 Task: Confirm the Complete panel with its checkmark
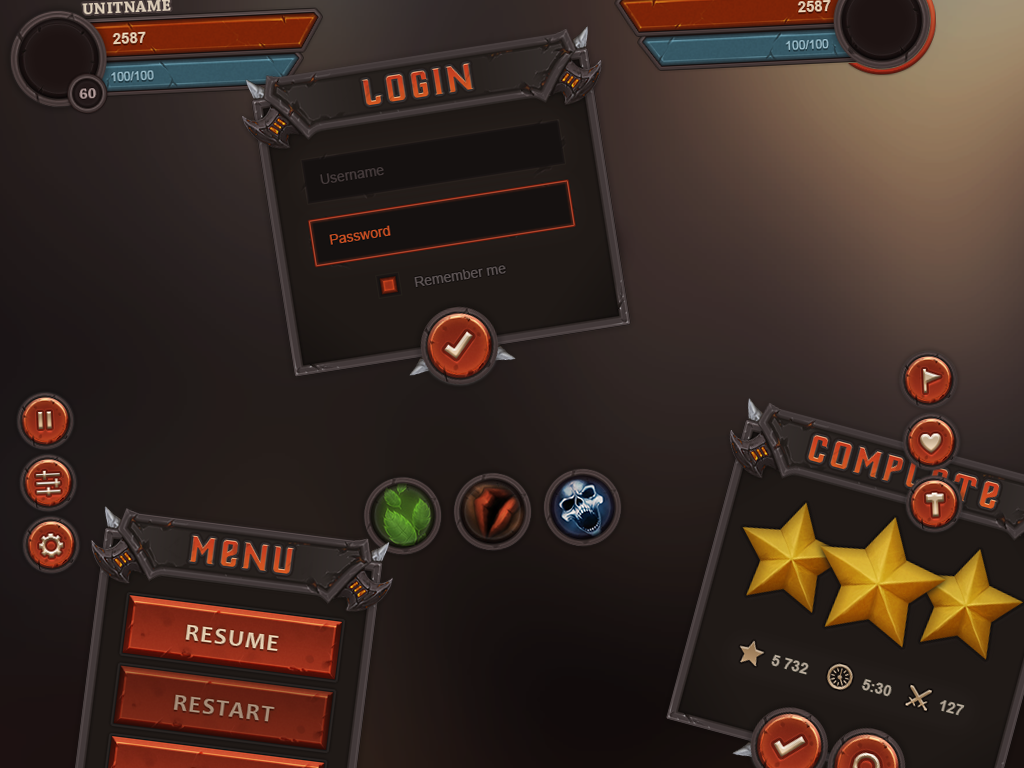(789, 745)
